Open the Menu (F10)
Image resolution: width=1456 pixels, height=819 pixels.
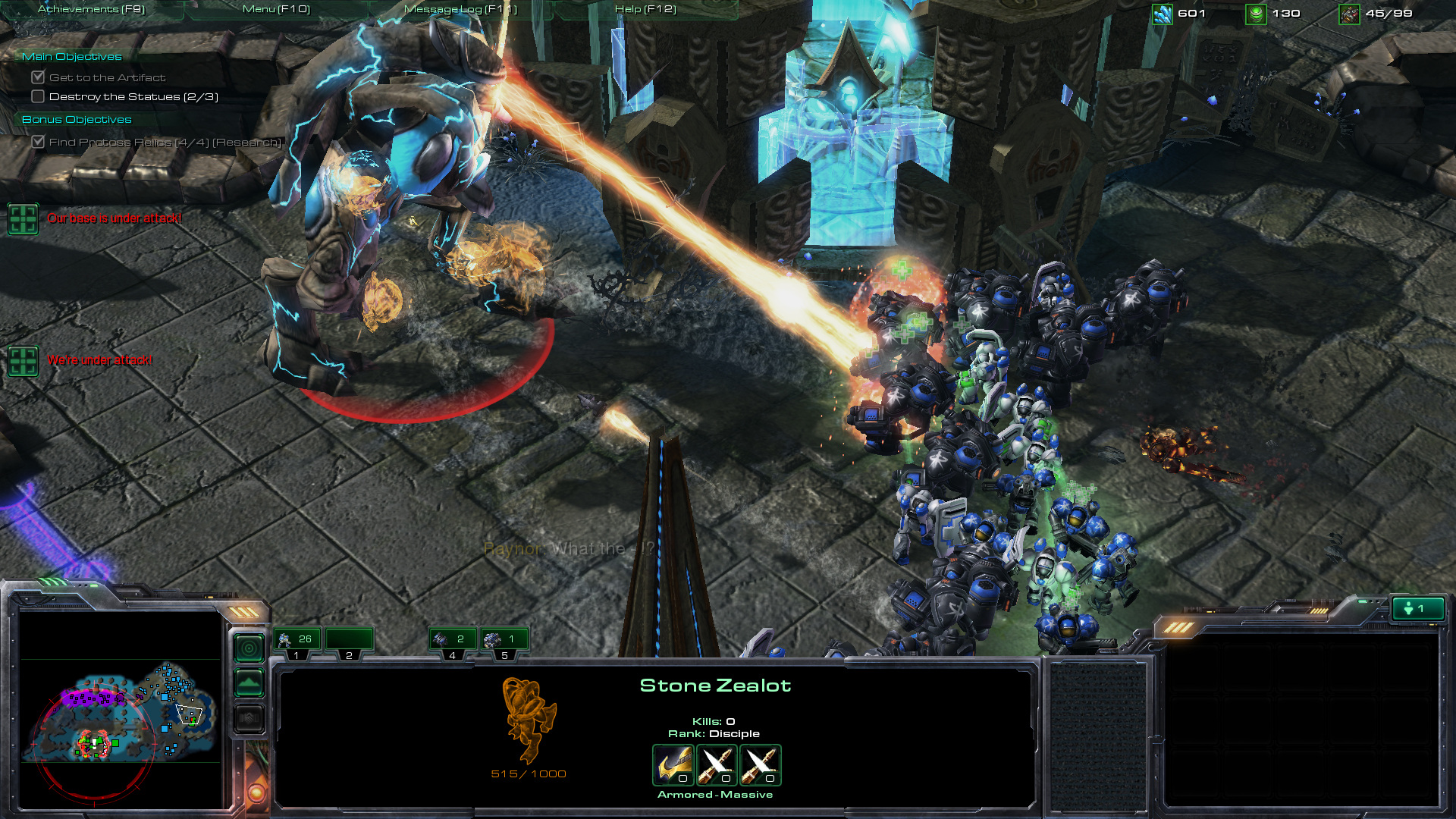(275, 9)
